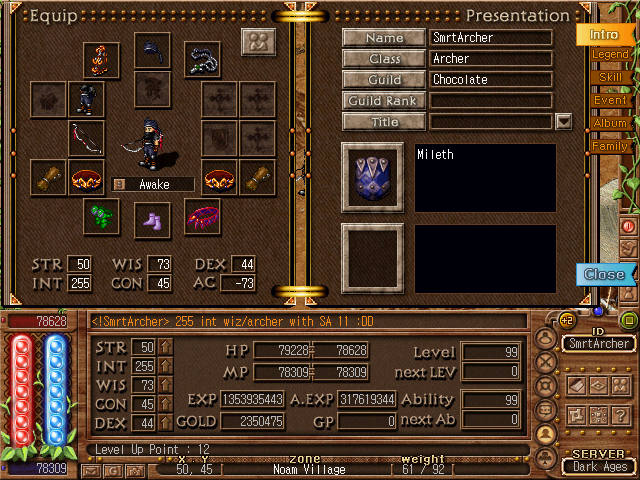The width and height of the screenshot is (640, 480).
Task: Show the Event tab
Action: (609, 100)
